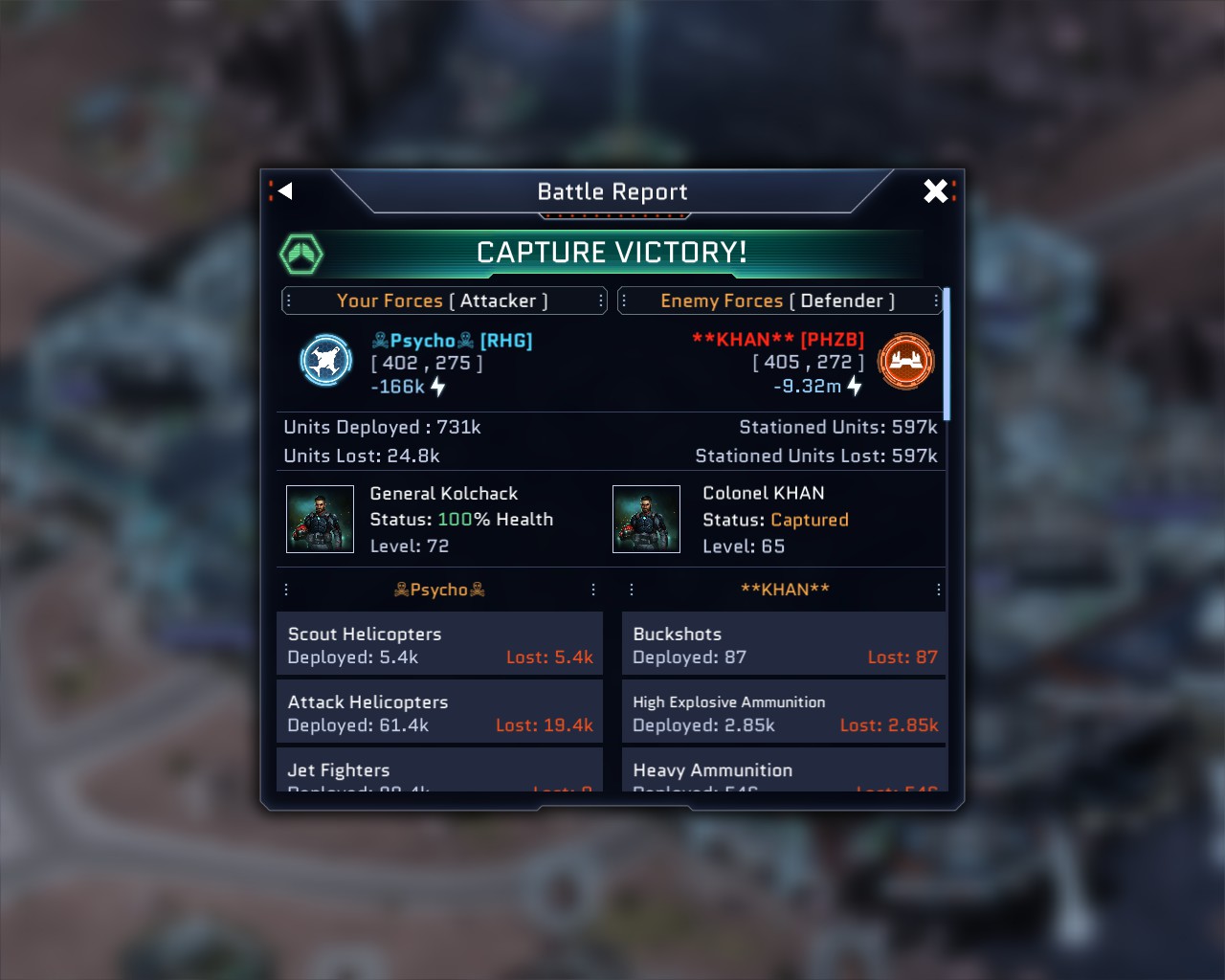Click the green hexagon victory badge
1225x980 pixels.
pos(301,254)
